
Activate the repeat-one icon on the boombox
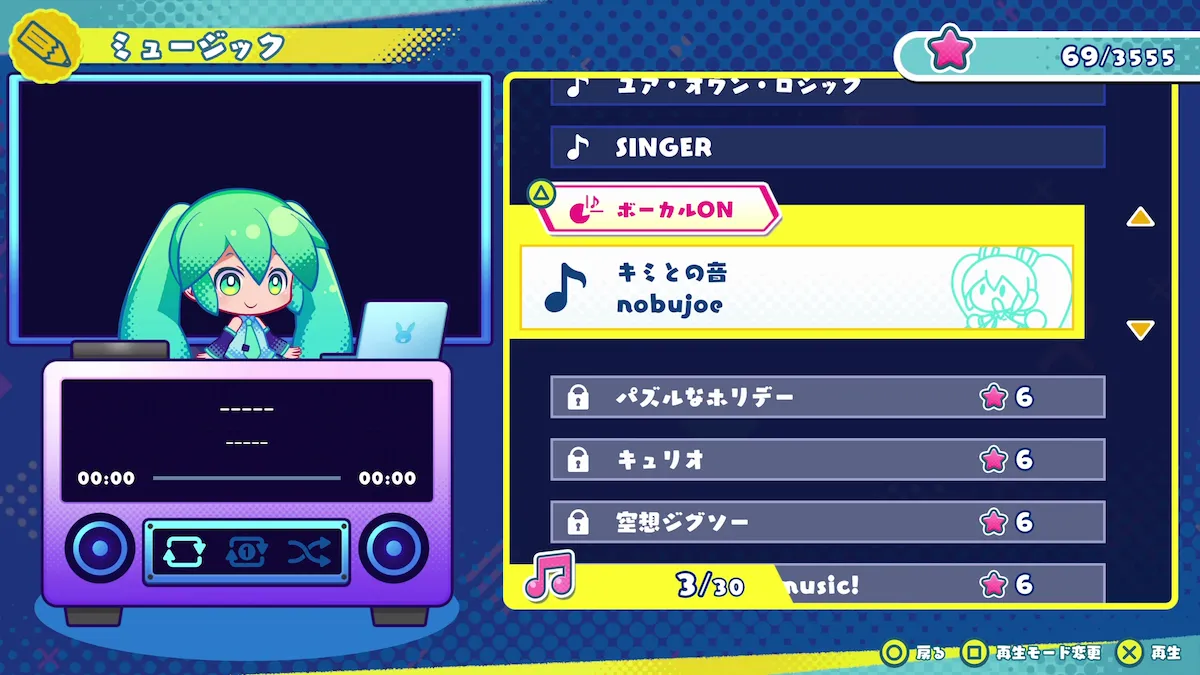point(246,551)
